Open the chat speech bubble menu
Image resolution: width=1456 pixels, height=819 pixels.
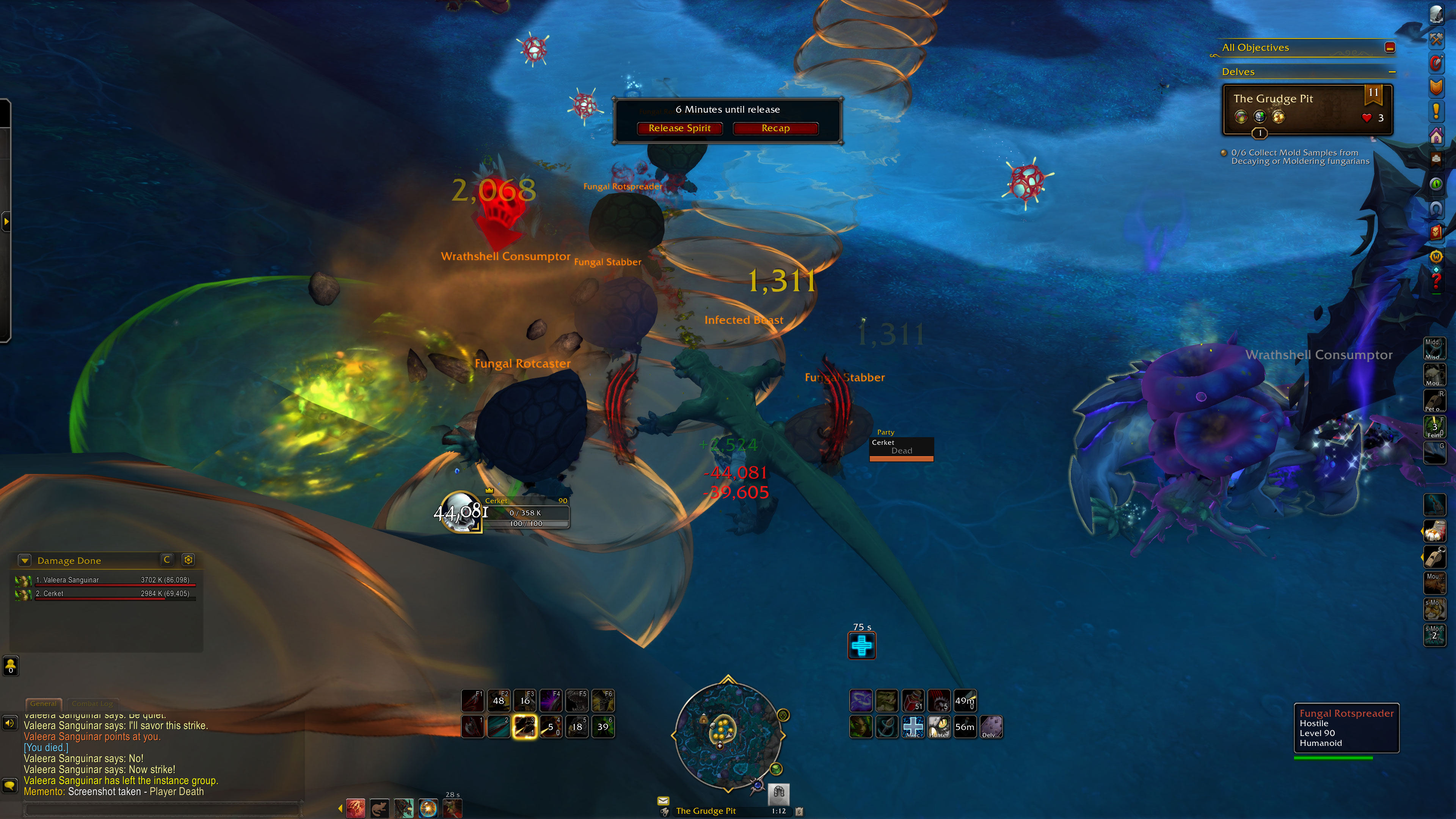9,785
